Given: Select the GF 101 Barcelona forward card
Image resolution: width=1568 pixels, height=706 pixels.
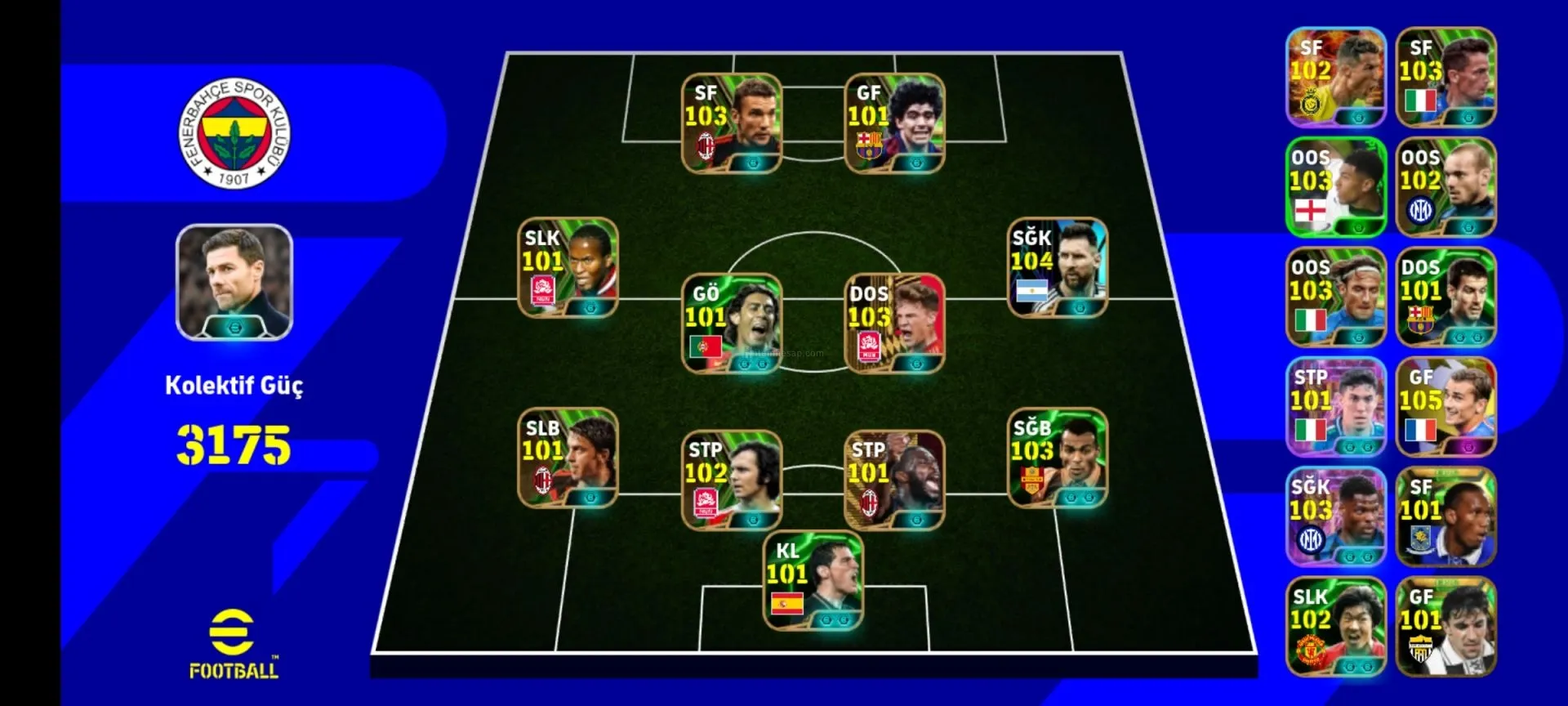Looking at the screenshot, I should click(894, 123).
